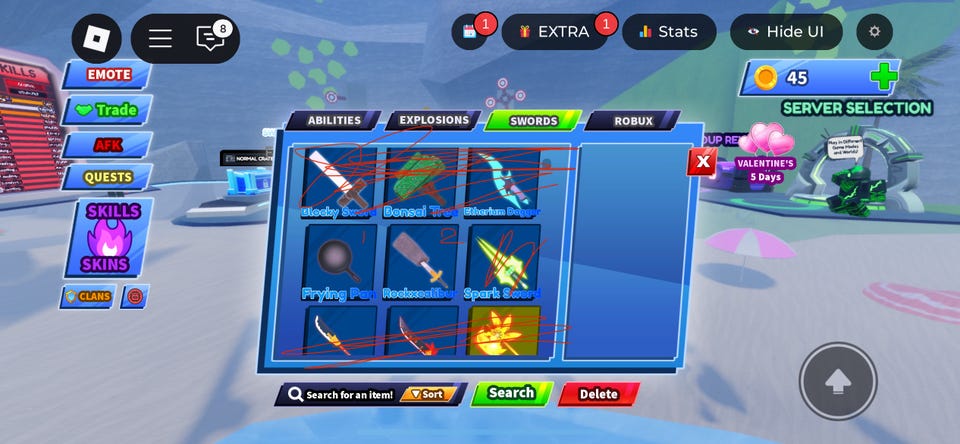This screenshot has width=960, height=444.
Task: Focus the item search field
Action: coord(345,394)
